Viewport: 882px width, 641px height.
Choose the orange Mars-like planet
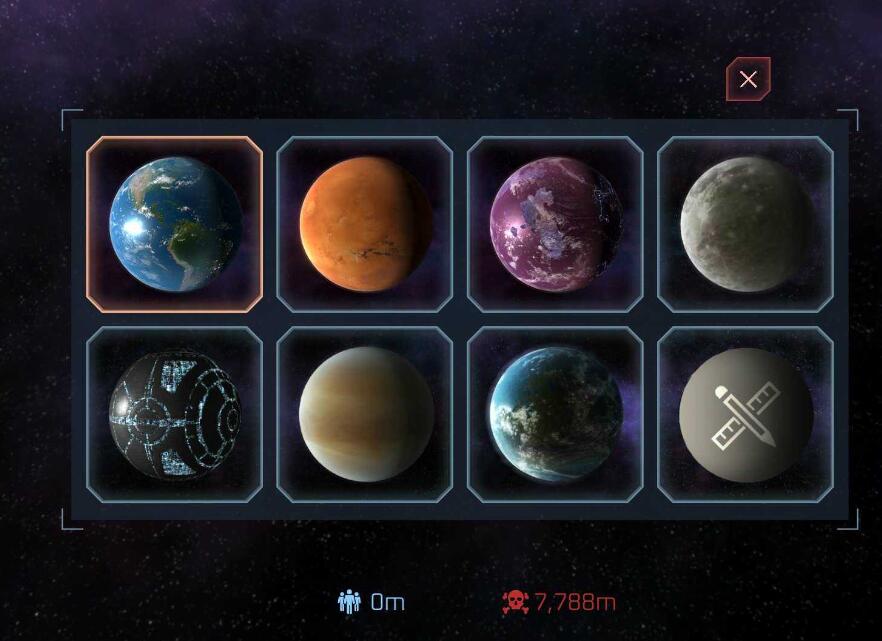[365, 224]
